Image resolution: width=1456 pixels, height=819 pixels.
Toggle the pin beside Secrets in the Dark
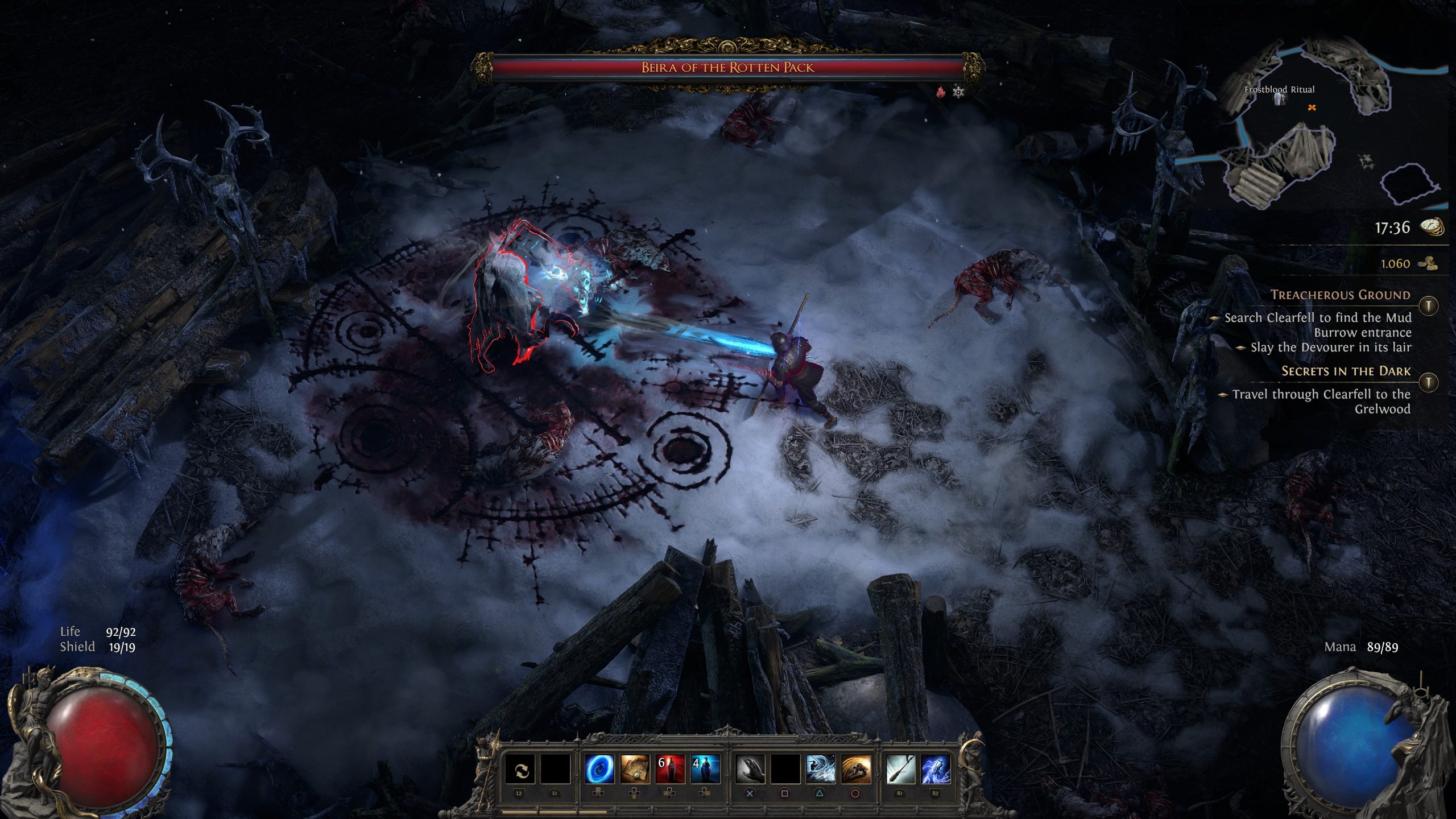pyautogui.click(x=1428, y=382)
